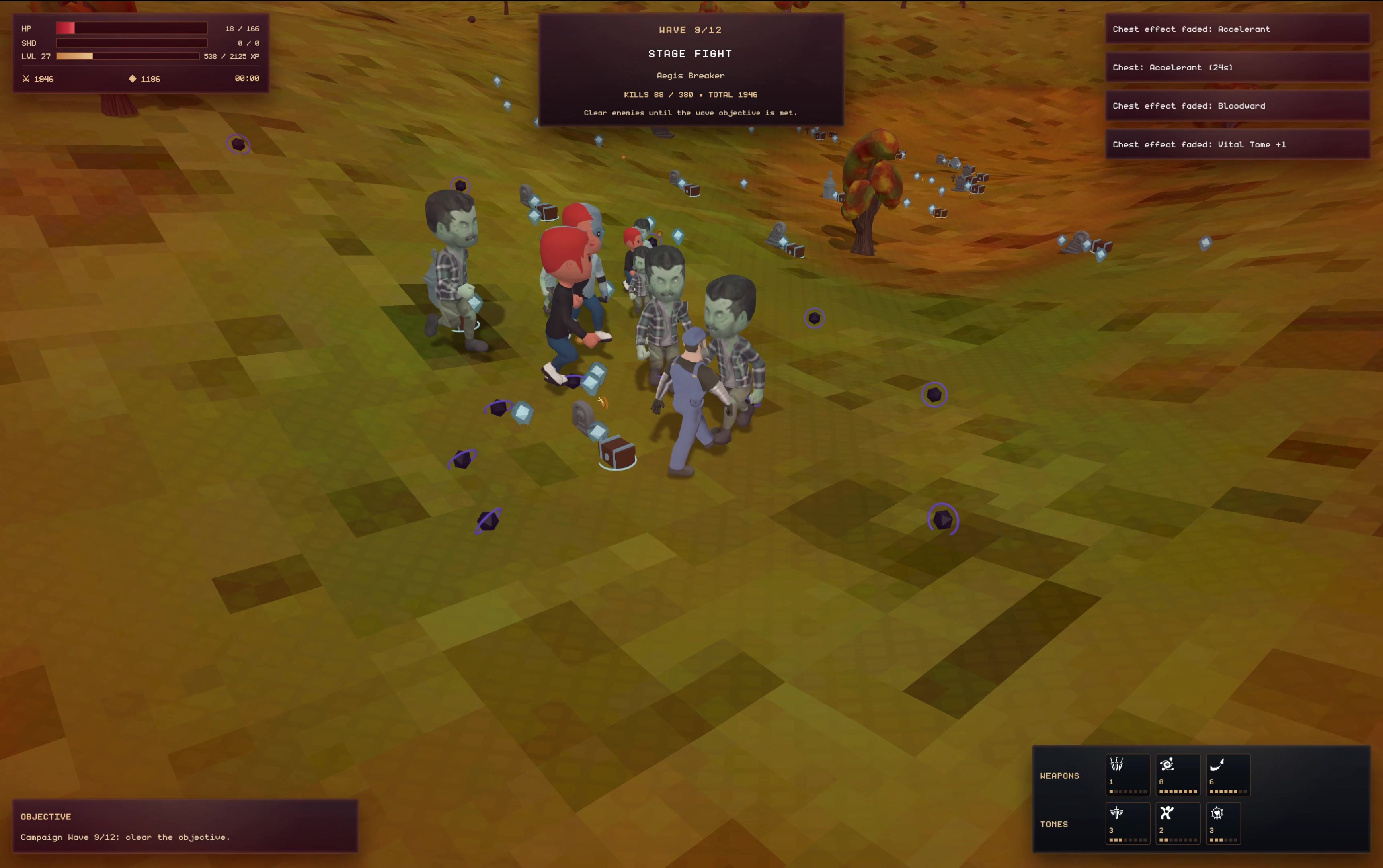Select the spiked heart tome slot
This screenshot has width=1383, height=868.
click(x=1223, y=823)
